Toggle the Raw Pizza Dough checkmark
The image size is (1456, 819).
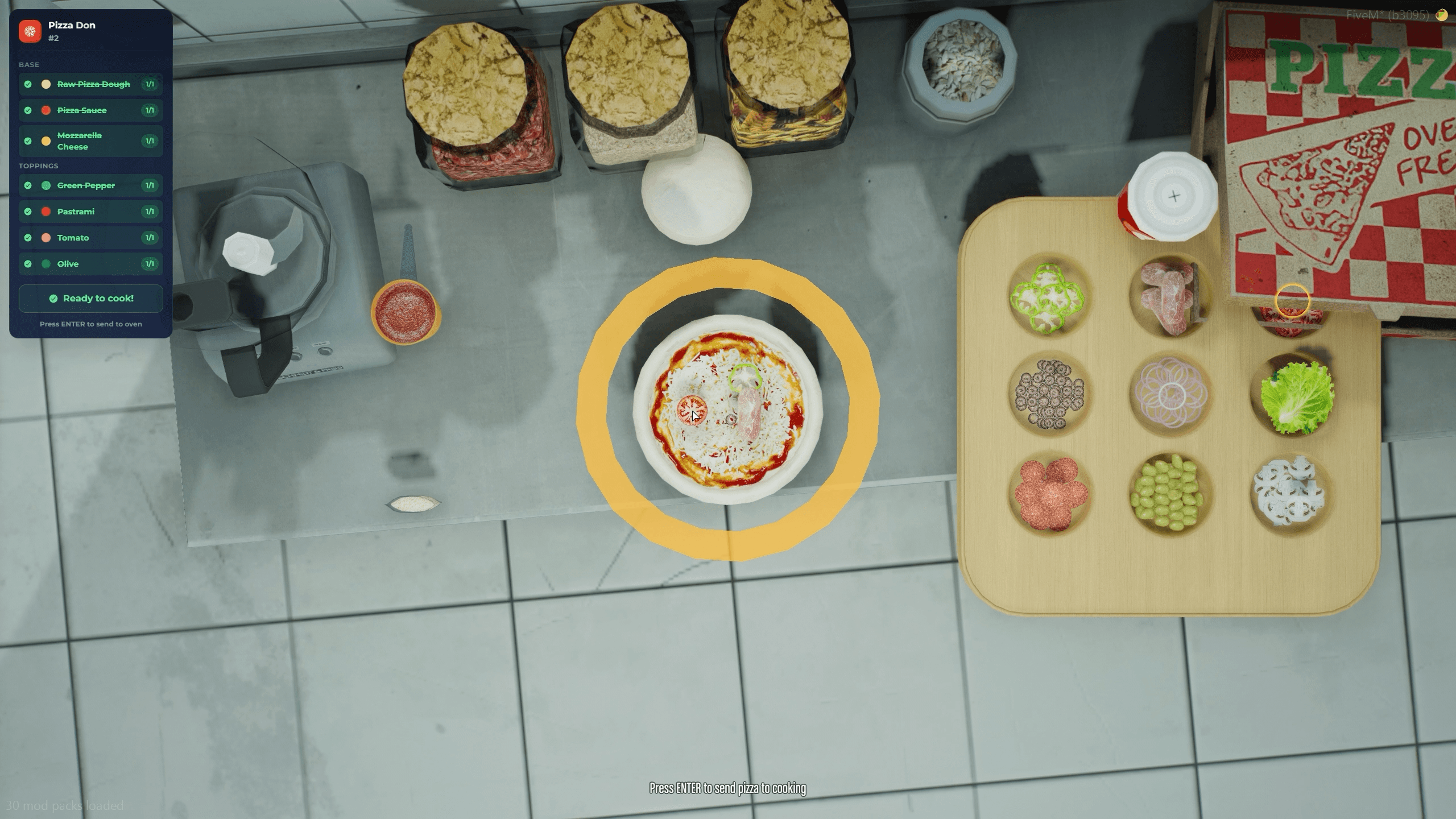(x=28, y=84)
